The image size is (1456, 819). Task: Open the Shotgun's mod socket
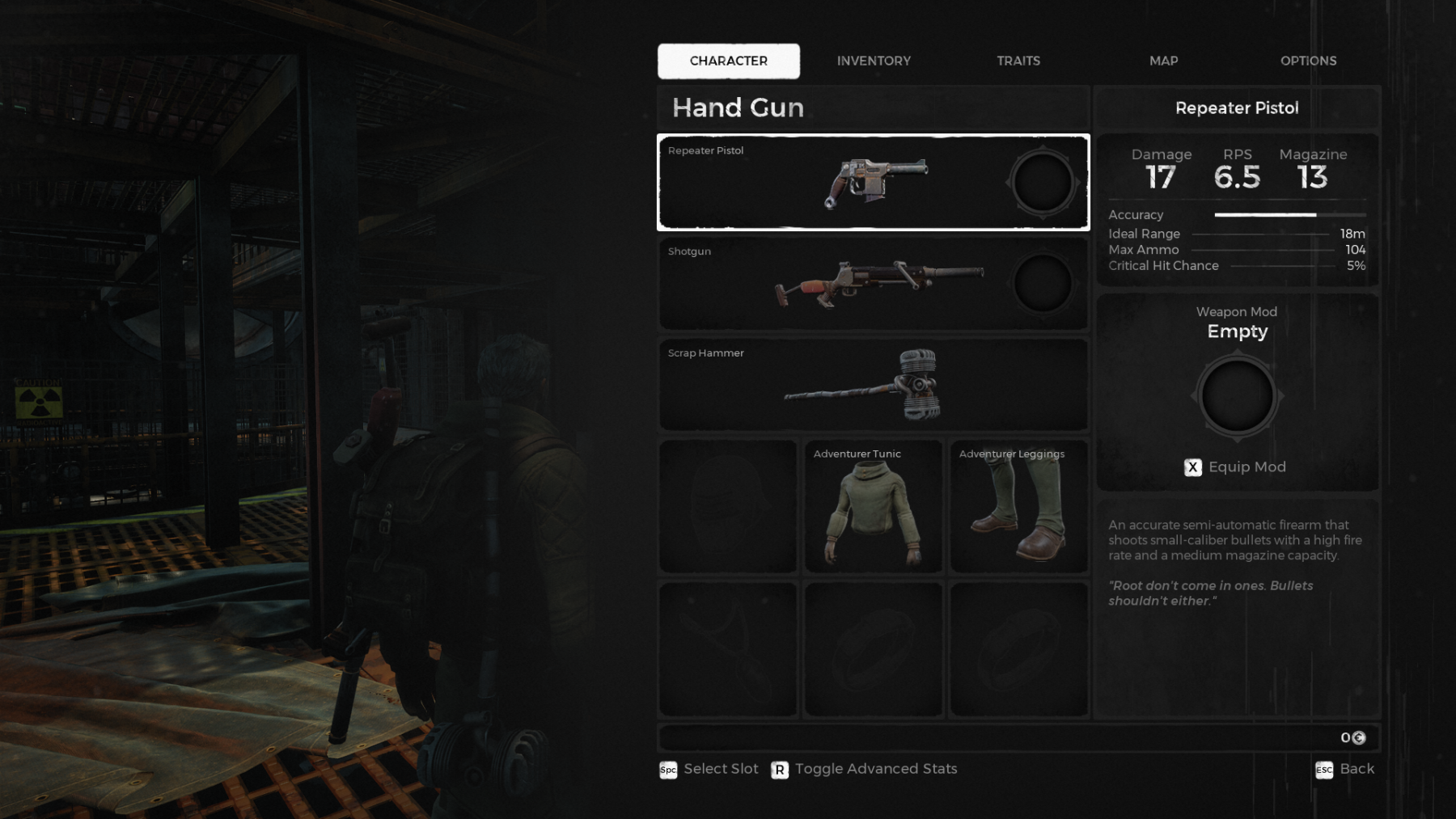pos(1043,284)
